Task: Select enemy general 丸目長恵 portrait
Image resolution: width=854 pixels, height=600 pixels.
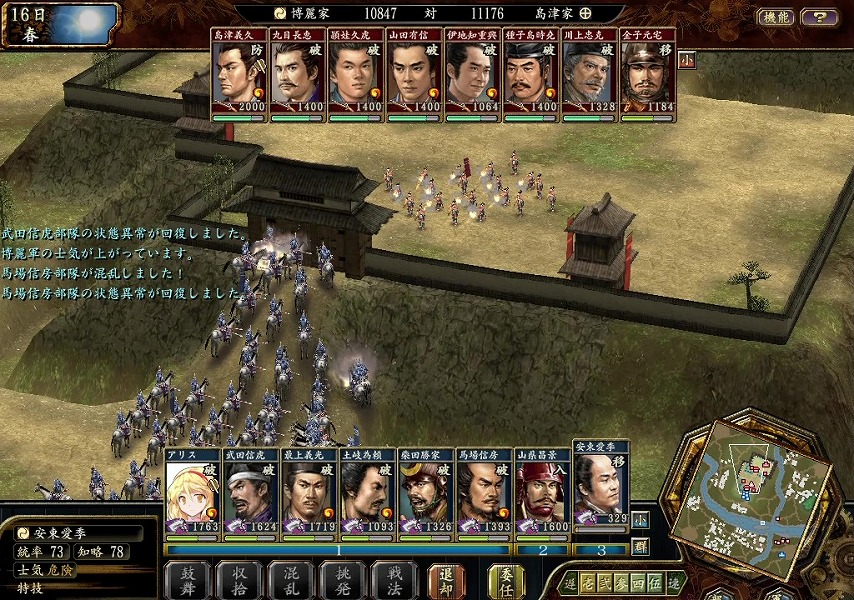Action: pyautogui.click(x=297, y=75)
